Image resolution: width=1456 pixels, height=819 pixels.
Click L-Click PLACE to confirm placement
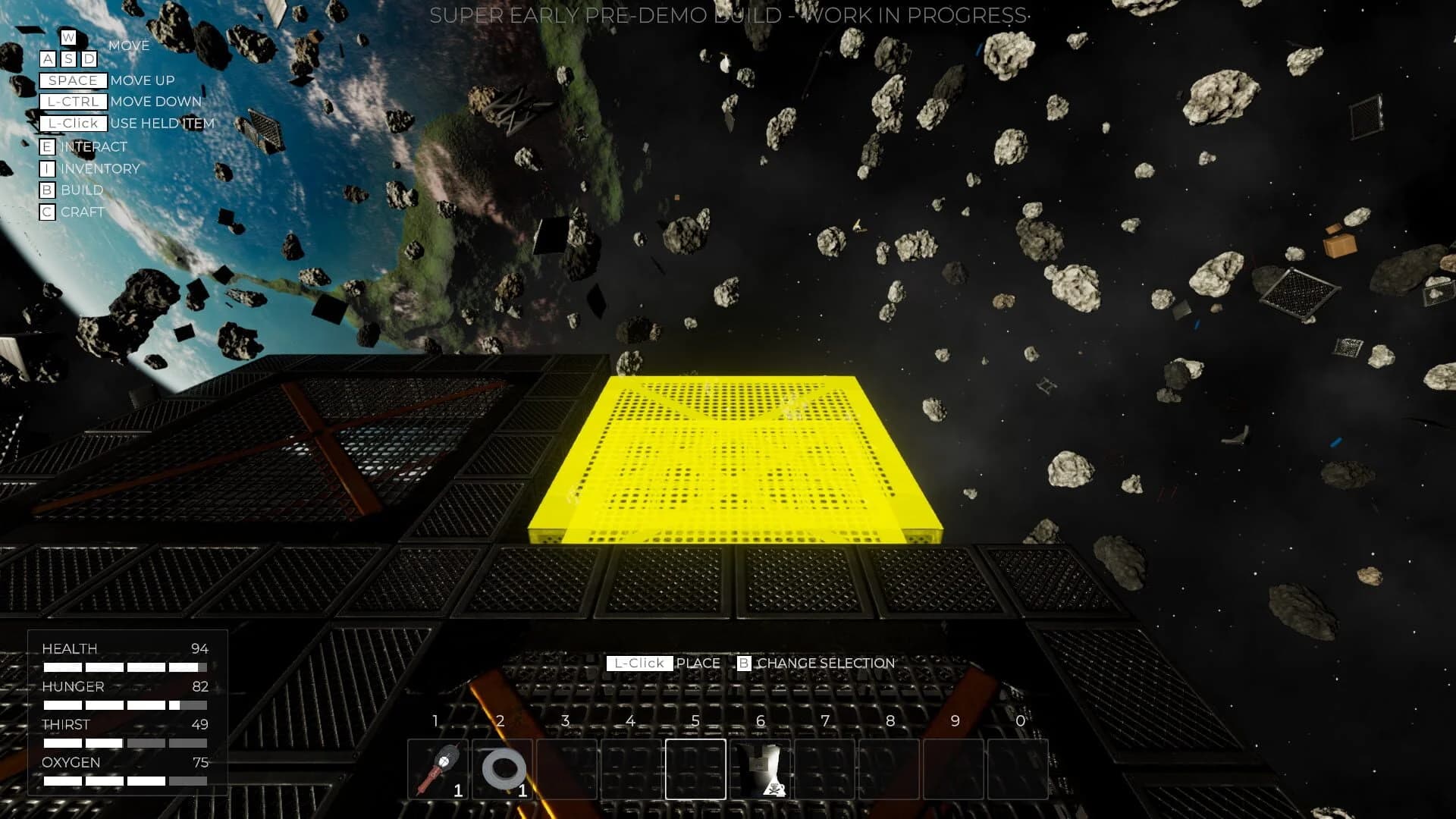[639, 663]
